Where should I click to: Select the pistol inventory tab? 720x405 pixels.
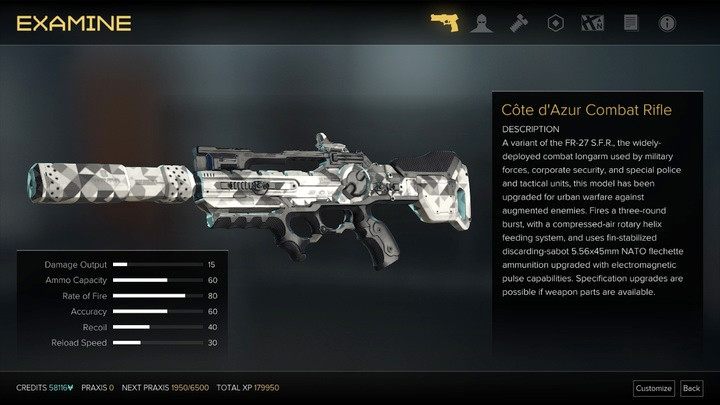[x=443, y=21]
